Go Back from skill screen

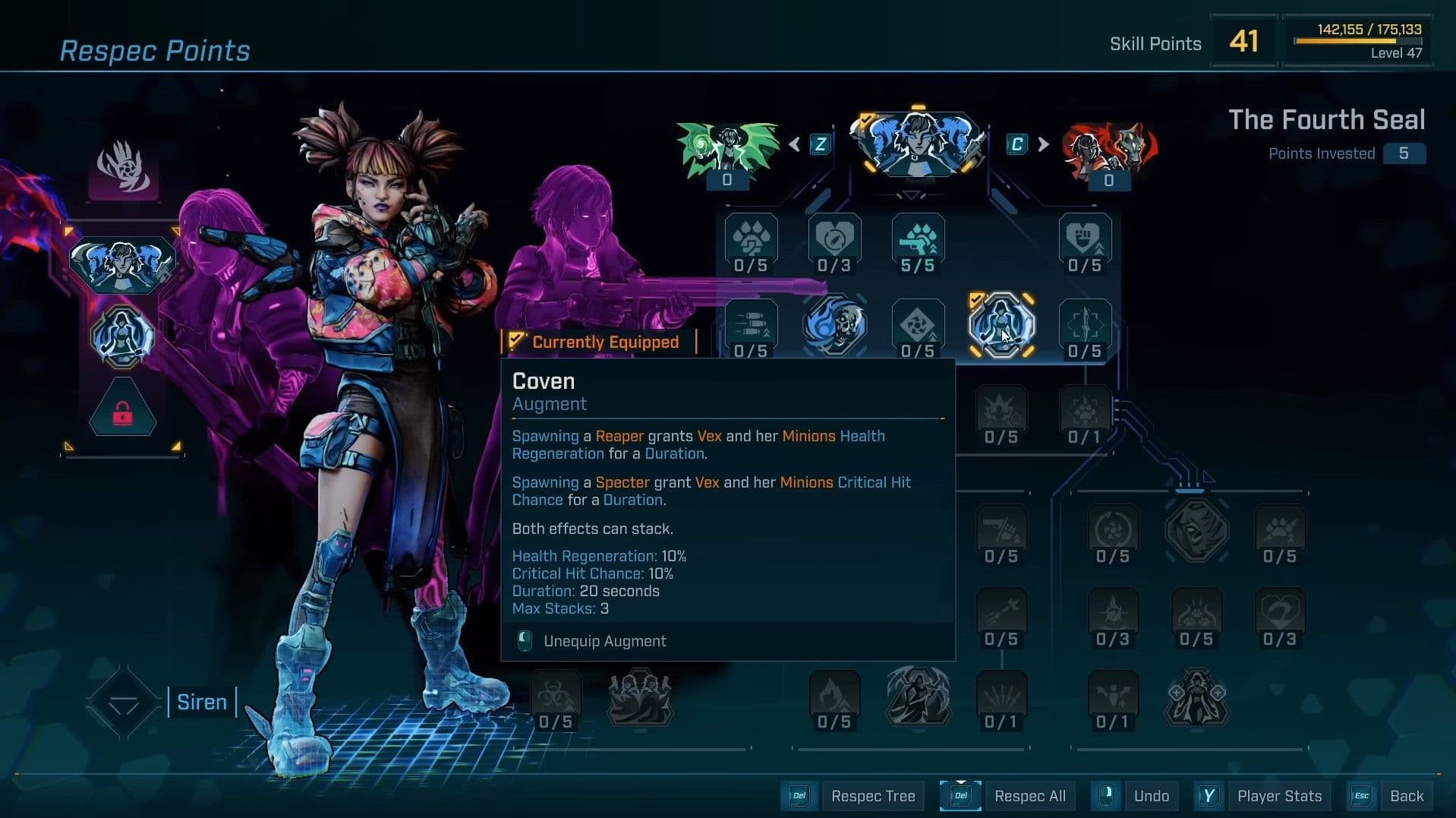(x=1406, y=796)
